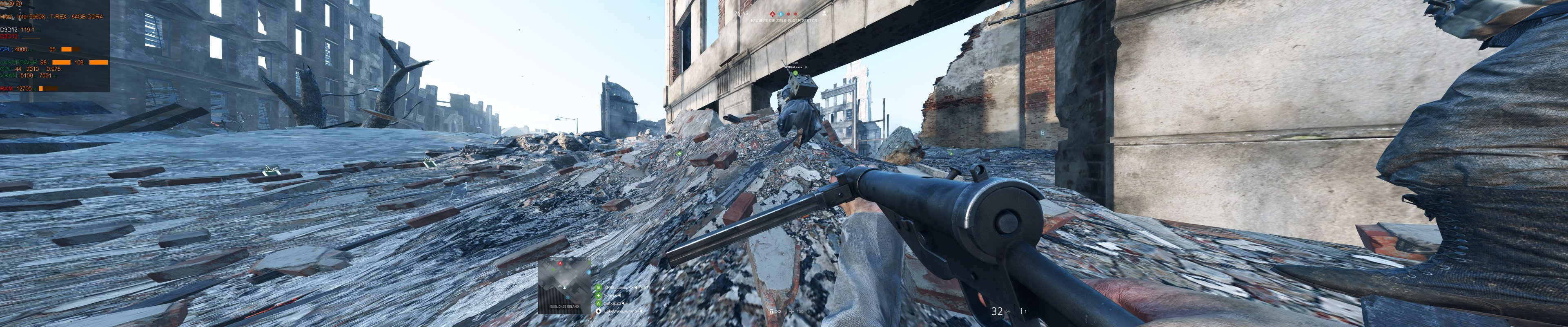Select the match timer showing 24:48
This screenshot has height=327, width=1568.
point(742,14)
